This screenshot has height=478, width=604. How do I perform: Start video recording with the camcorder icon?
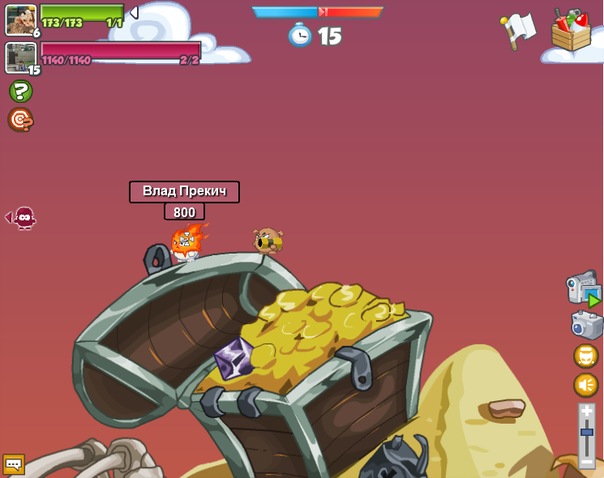[x=583, y=288]
